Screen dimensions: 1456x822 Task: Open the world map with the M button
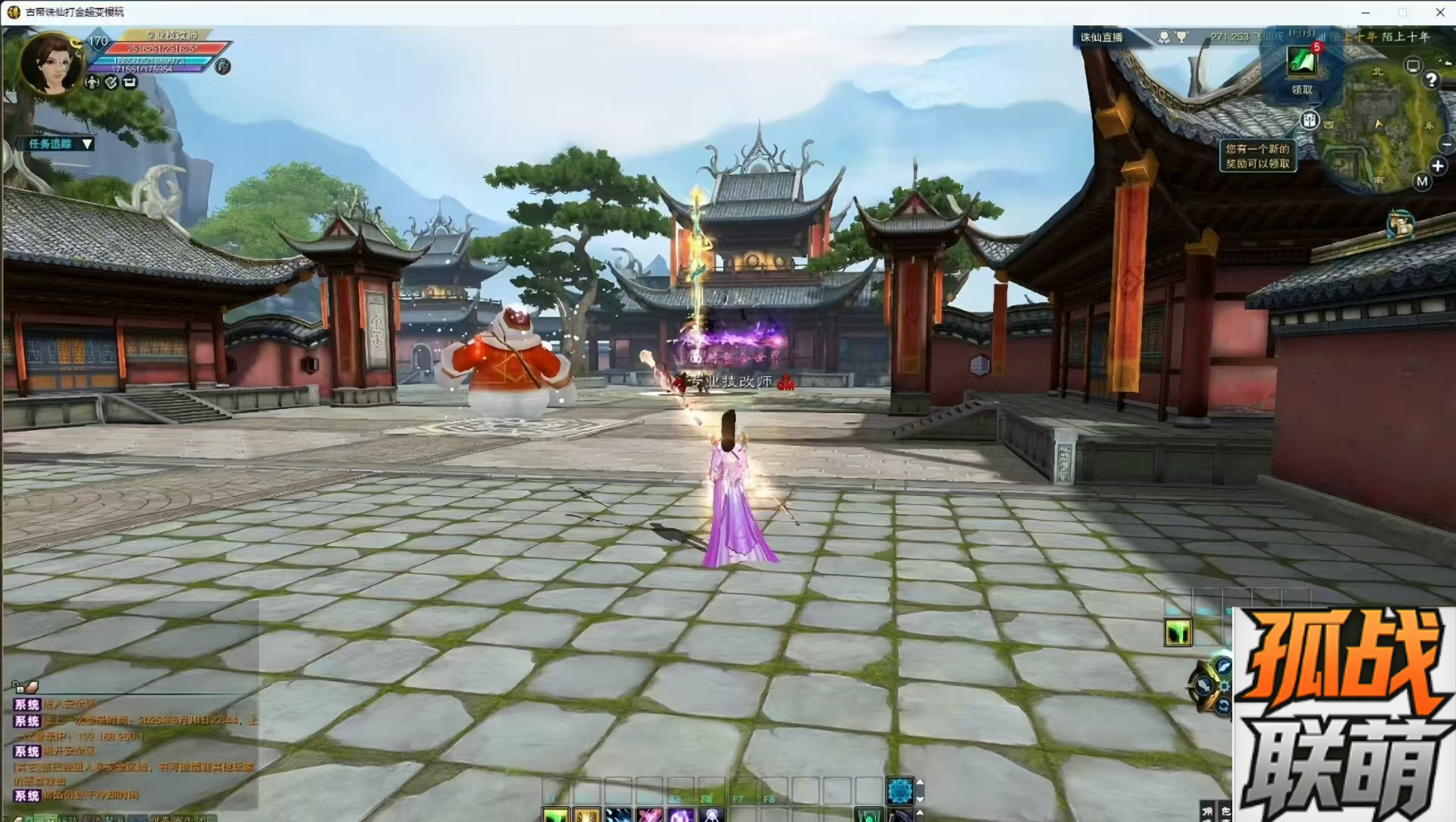click(x=1422, y=181)
